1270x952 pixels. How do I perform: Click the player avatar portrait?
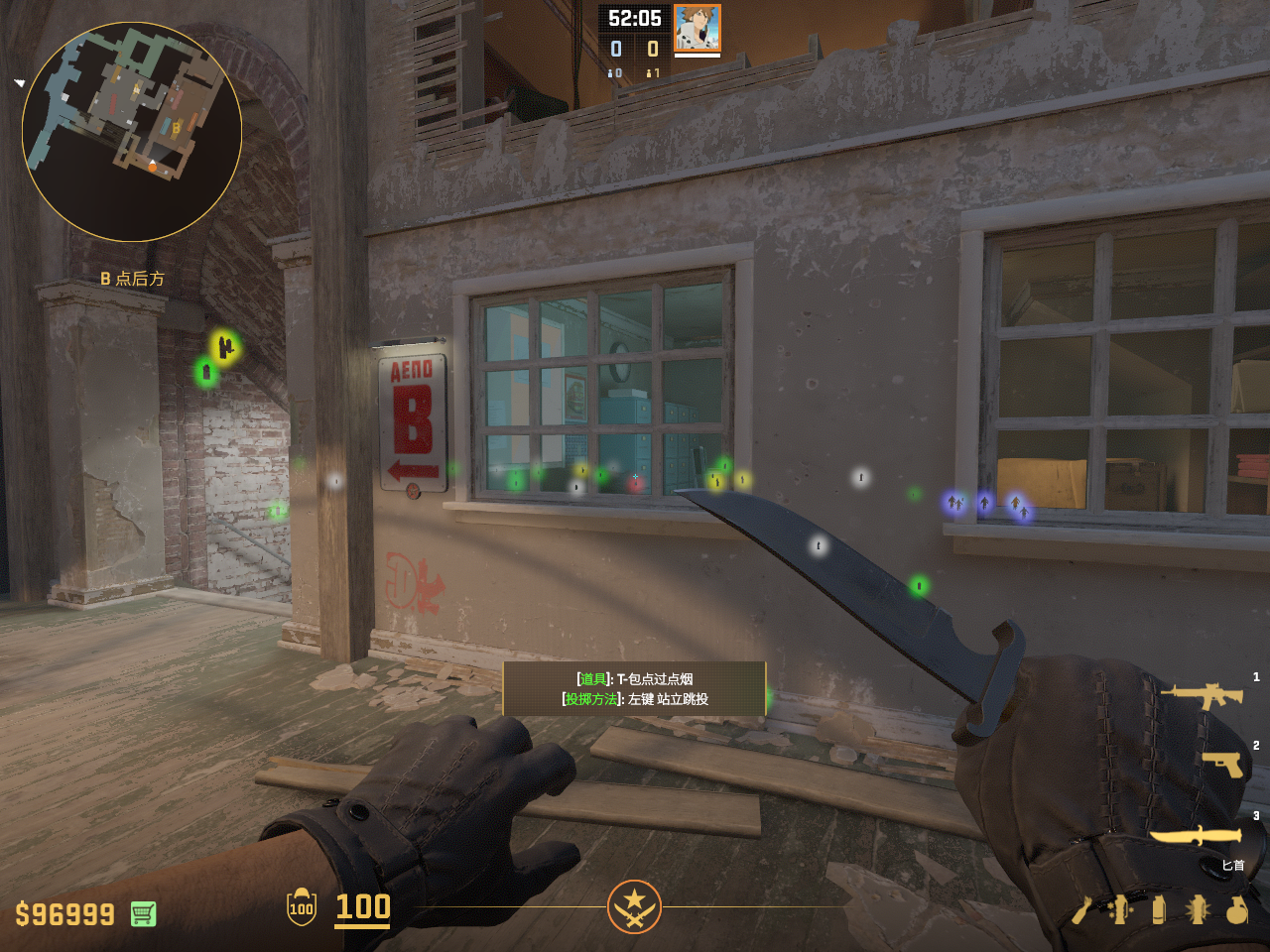point(697,29)
